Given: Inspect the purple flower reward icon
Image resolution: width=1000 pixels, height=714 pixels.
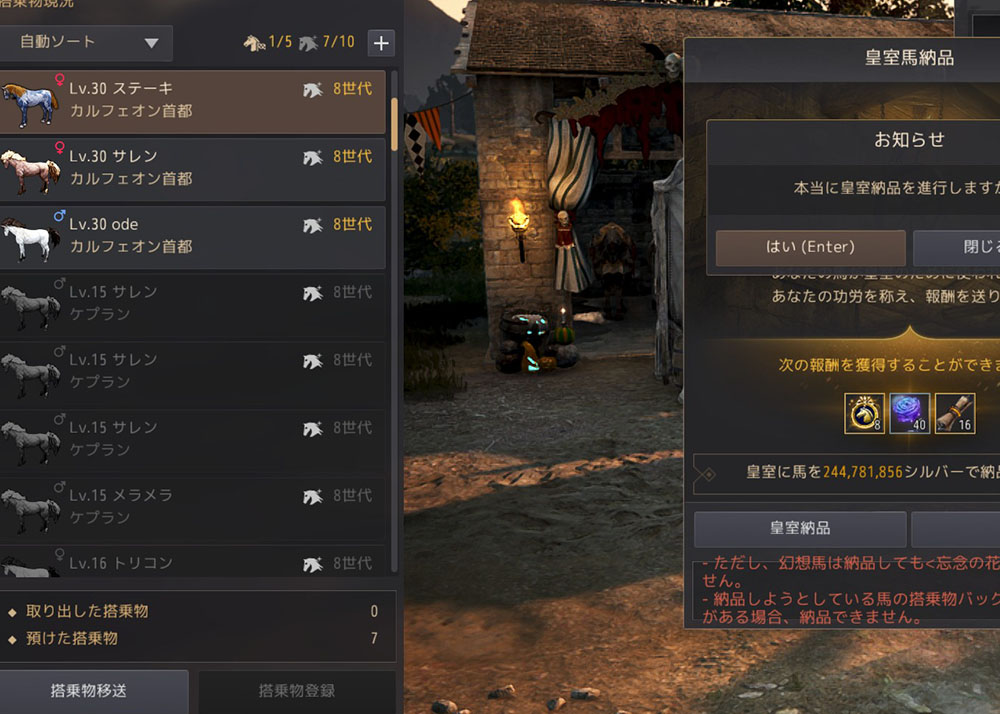Looking at the screenshot, I should [909, 413].
